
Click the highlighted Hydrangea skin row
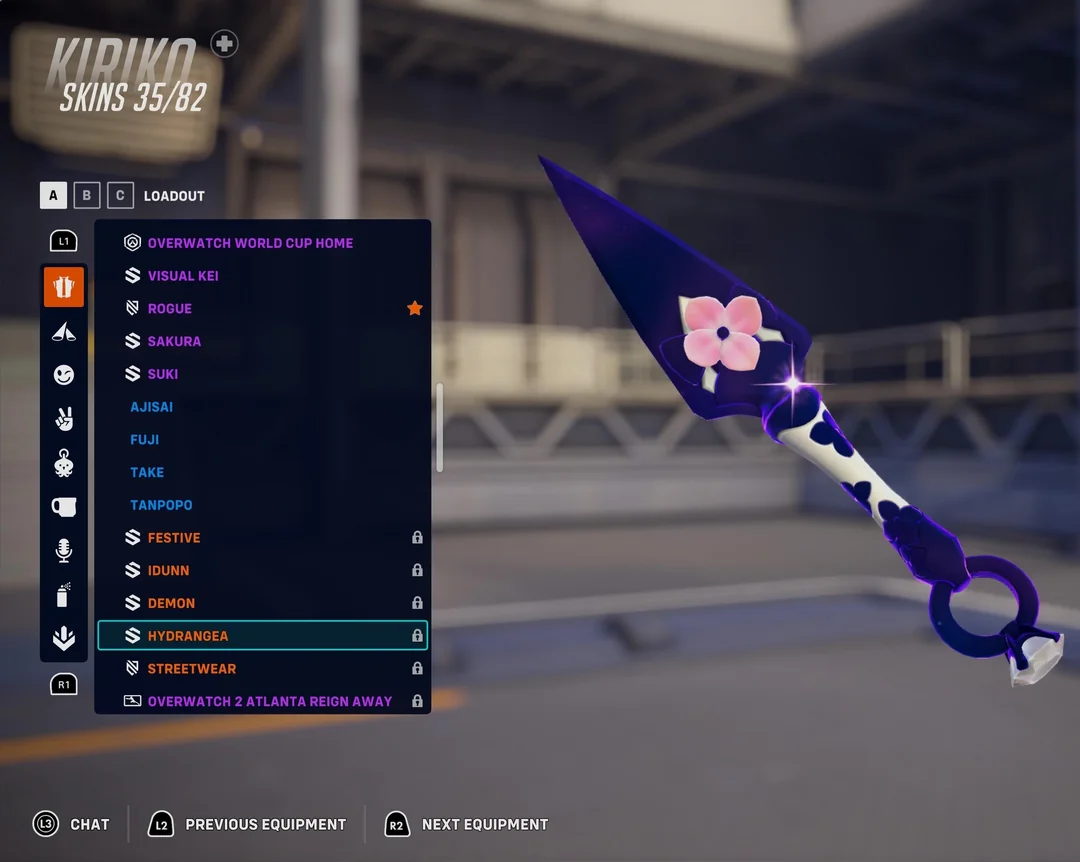point(262,636)
